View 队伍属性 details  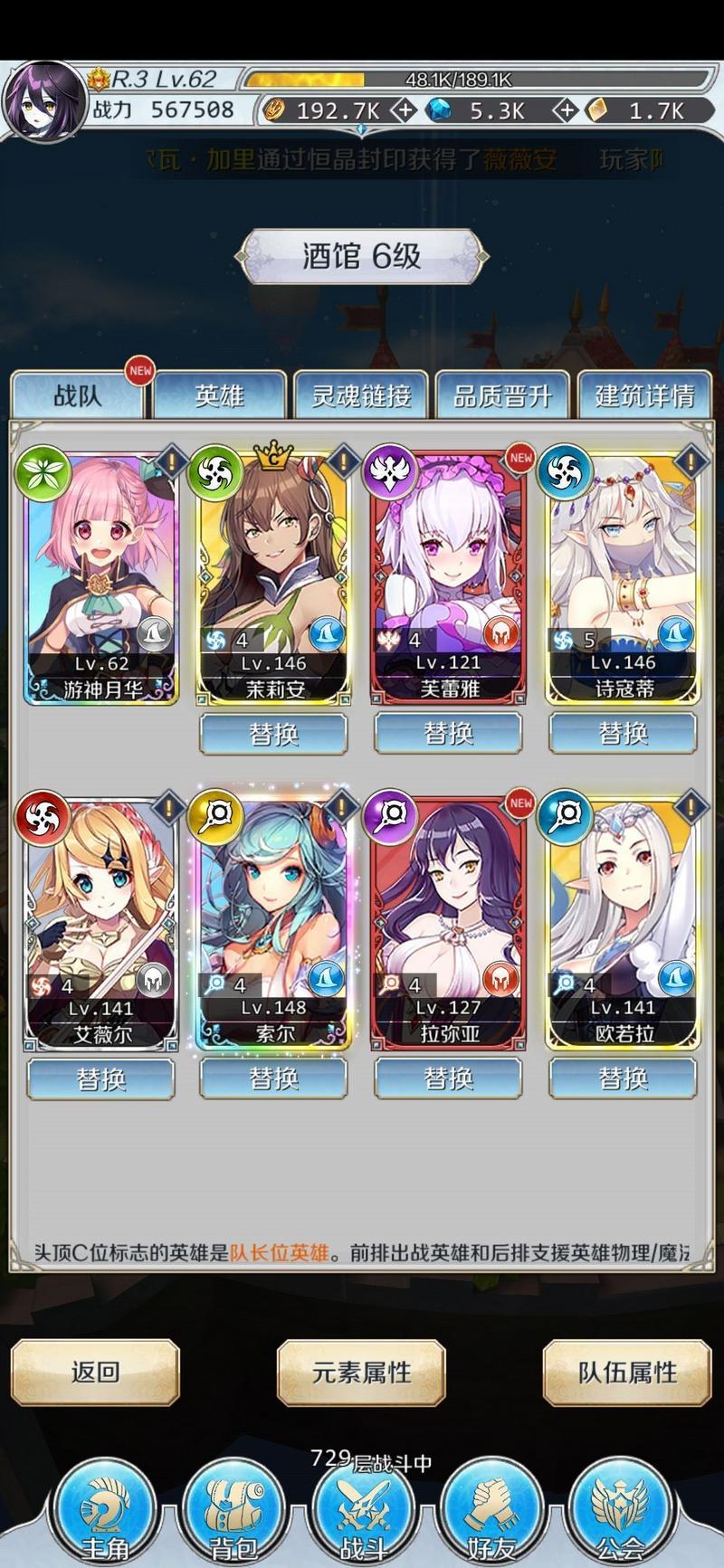click(x=627, y=1372)
